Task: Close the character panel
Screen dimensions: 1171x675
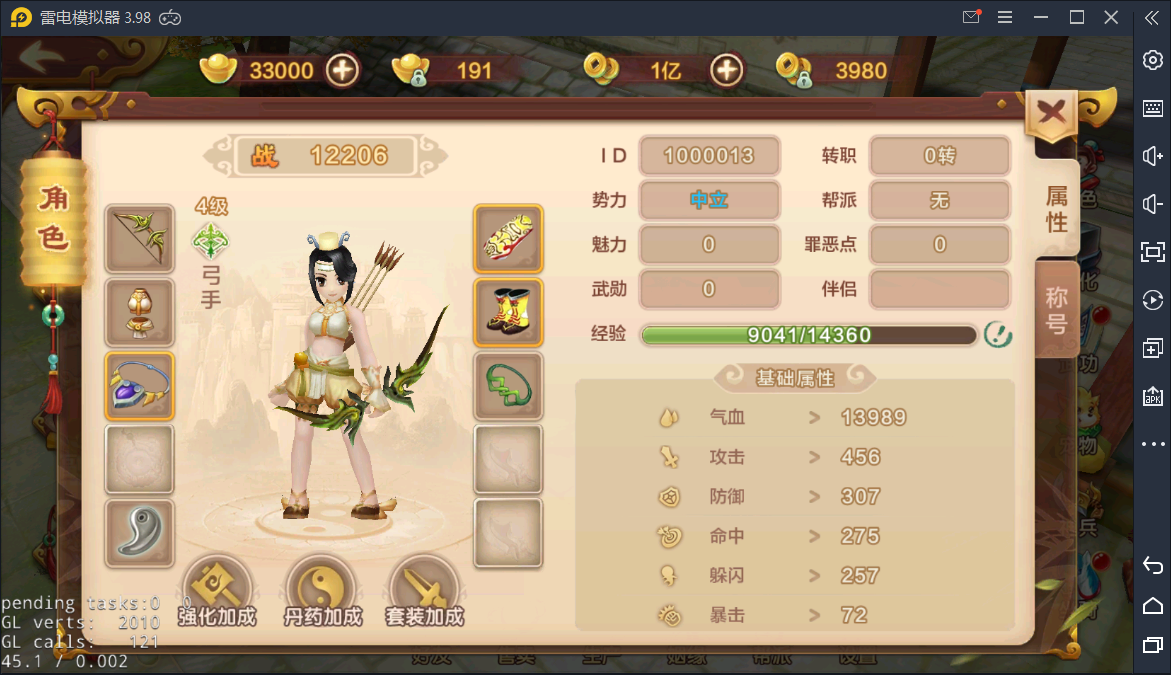Action: (x=1051, y=113)
